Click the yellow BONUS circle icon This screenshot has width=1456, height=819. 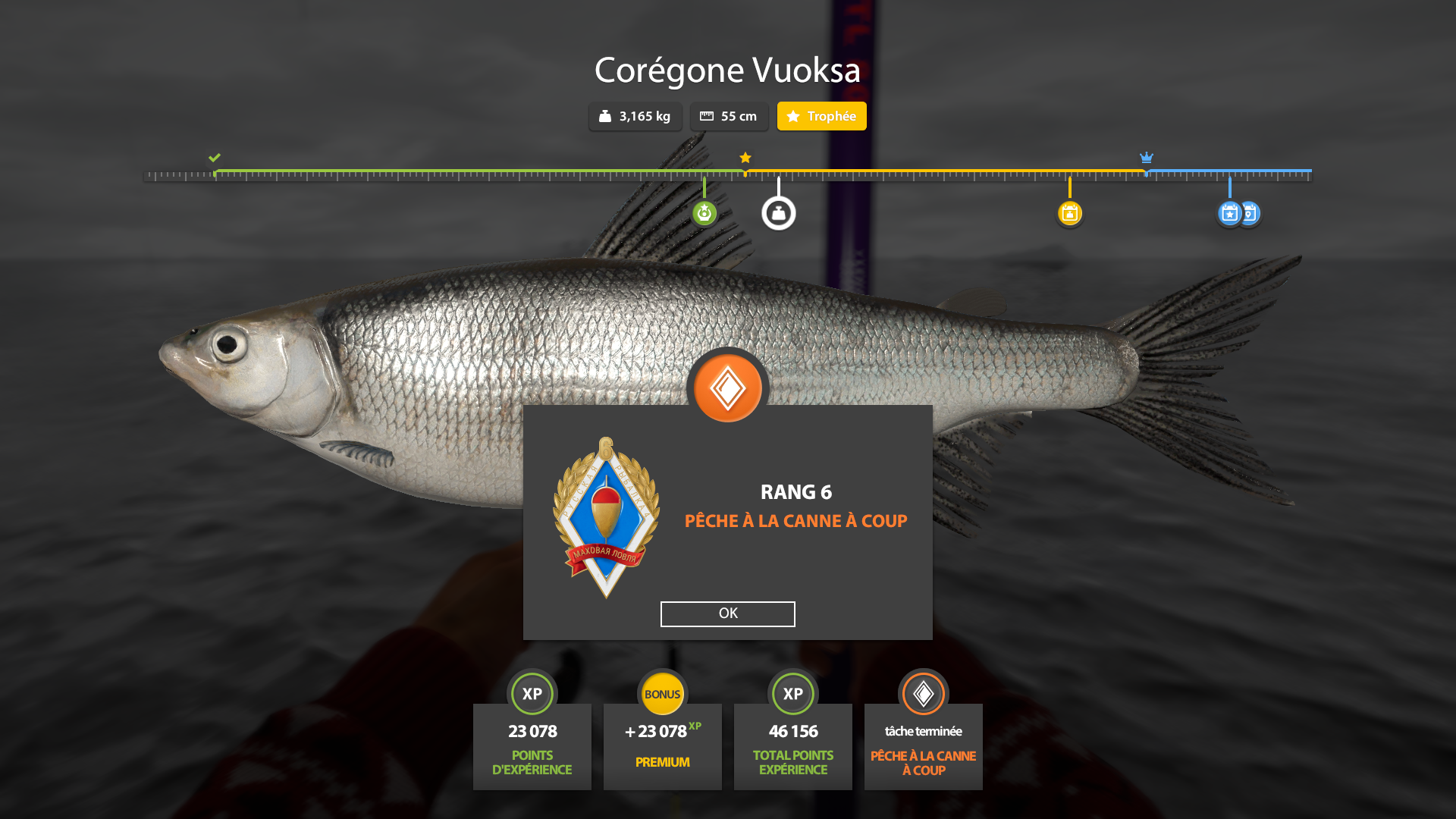pyautogui.click(x=663, y=693)
